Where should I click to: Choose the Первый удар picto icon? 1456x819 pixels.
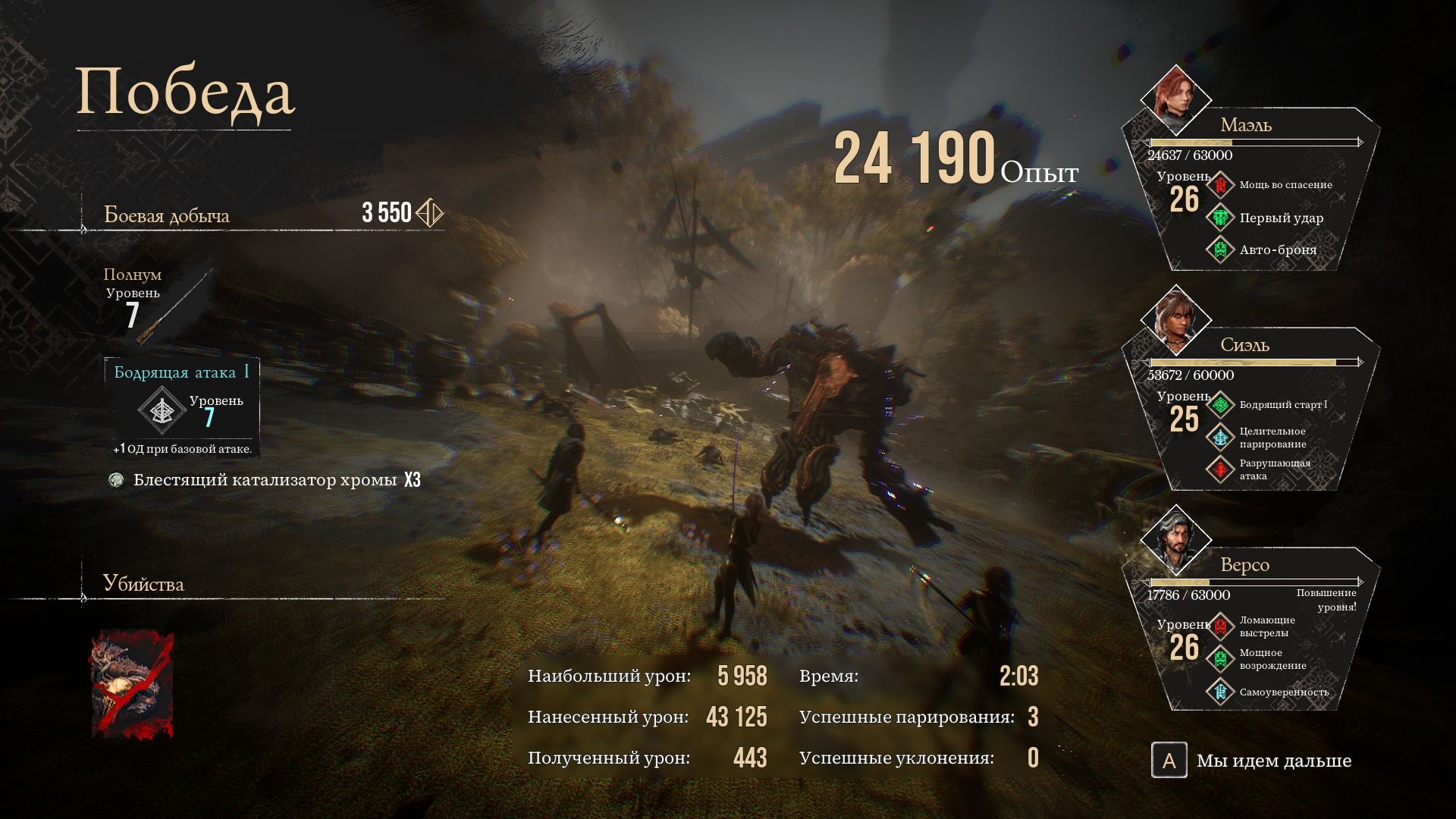click(1221, 218)
